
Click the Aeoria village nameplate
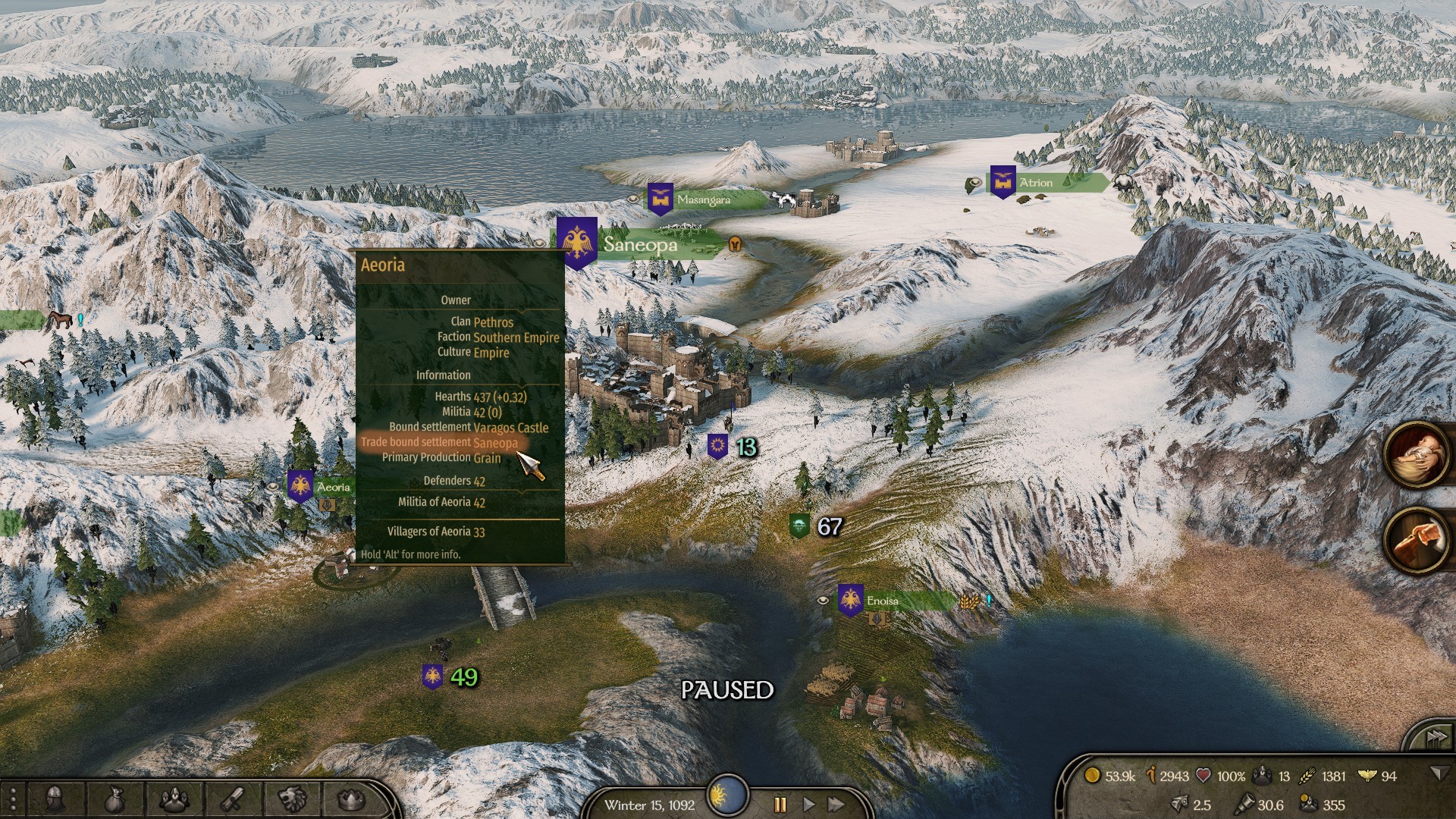tap(332, 488)
